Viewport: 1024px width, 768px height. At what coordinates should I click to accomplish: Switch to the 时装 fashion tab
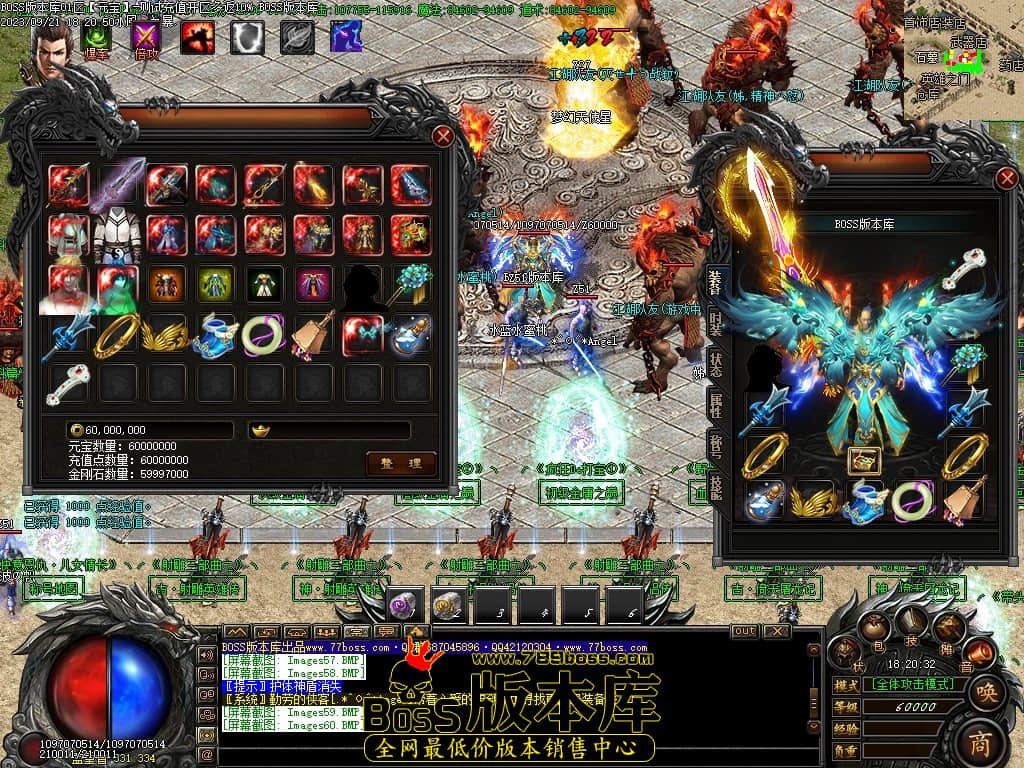716,322
